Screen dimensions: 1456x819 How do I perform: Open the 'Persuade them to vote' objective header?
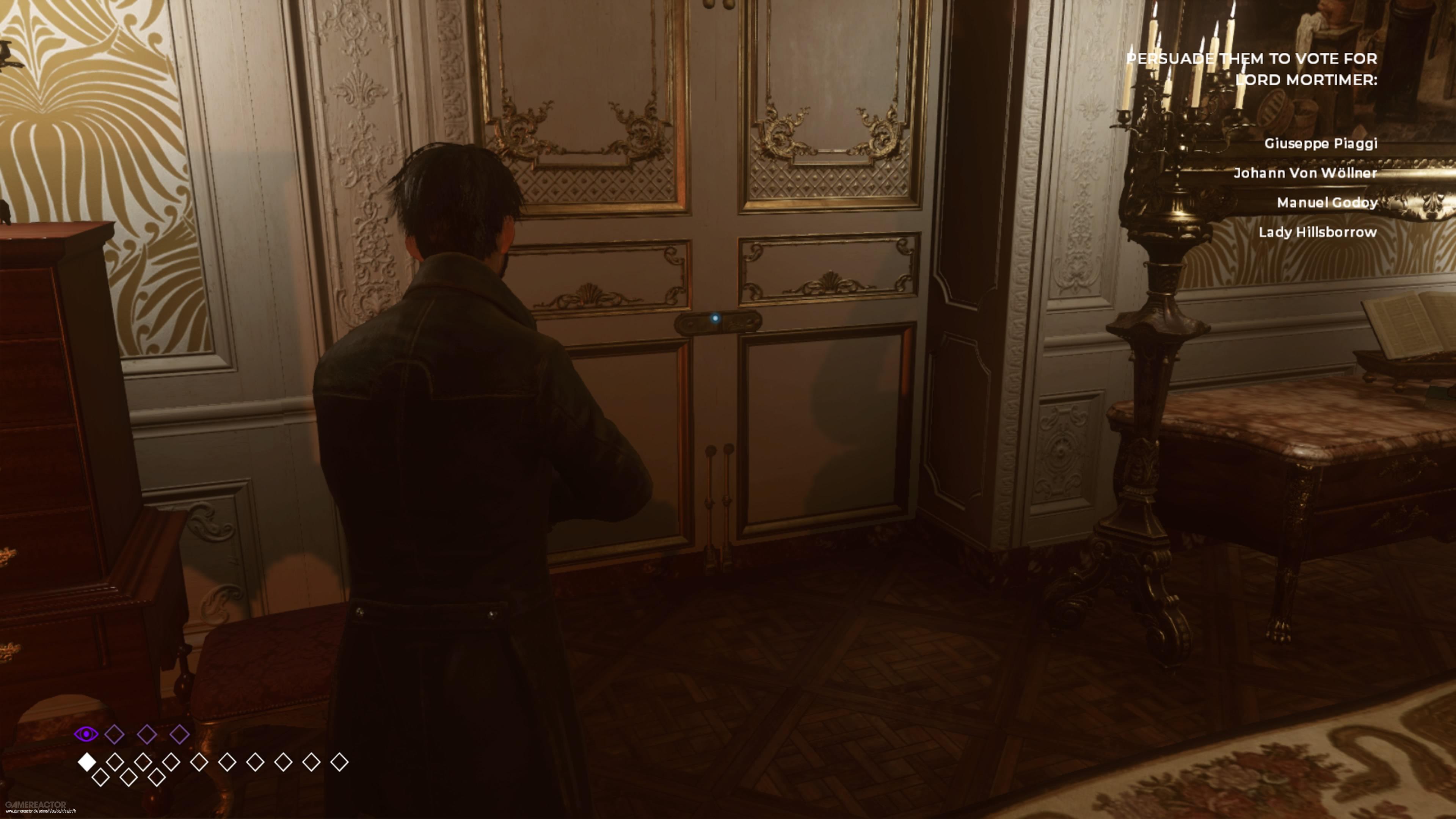1251,69
